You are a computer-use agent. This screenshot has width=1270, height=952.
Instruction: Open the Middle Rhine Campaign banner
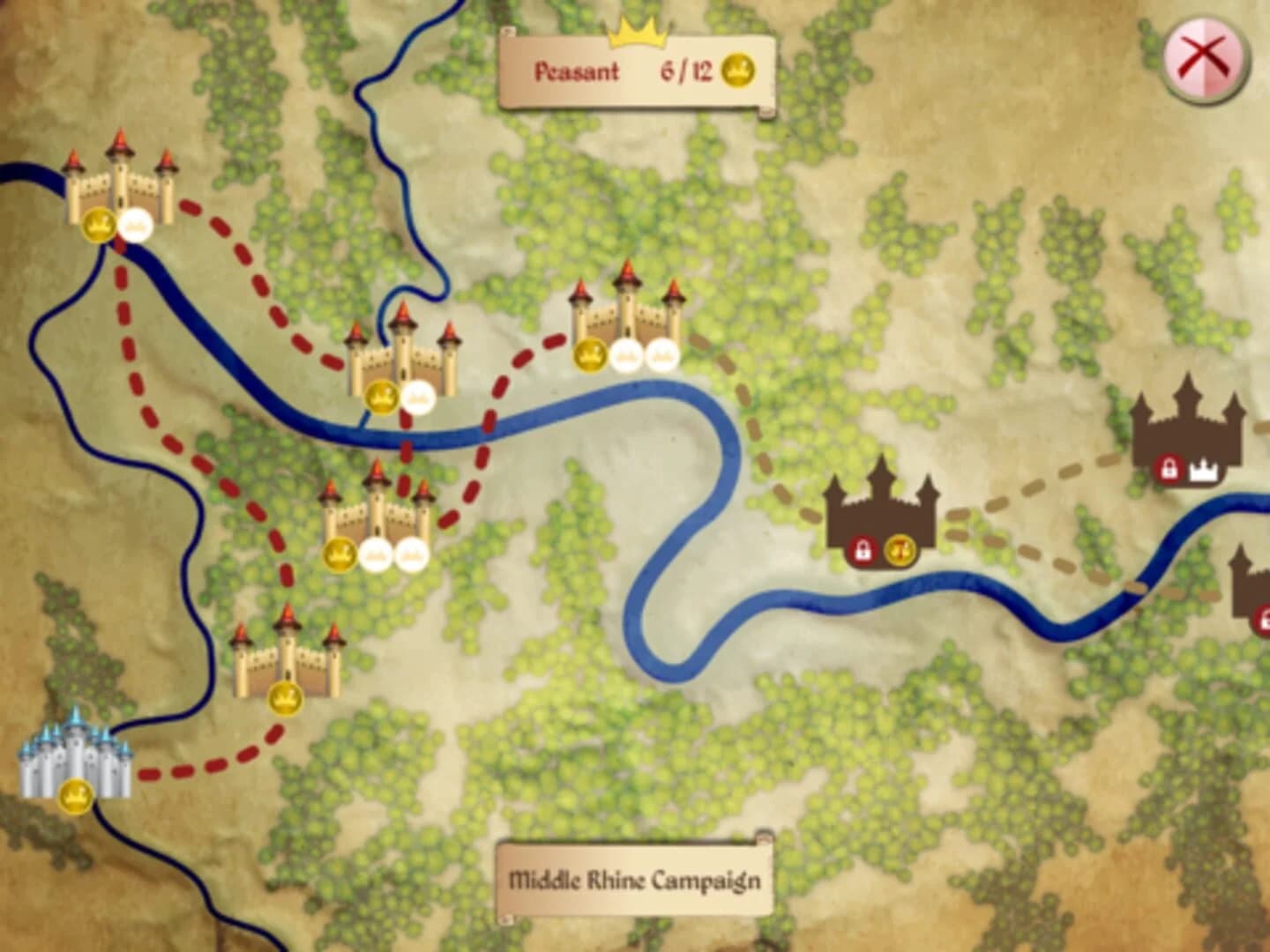637,879
